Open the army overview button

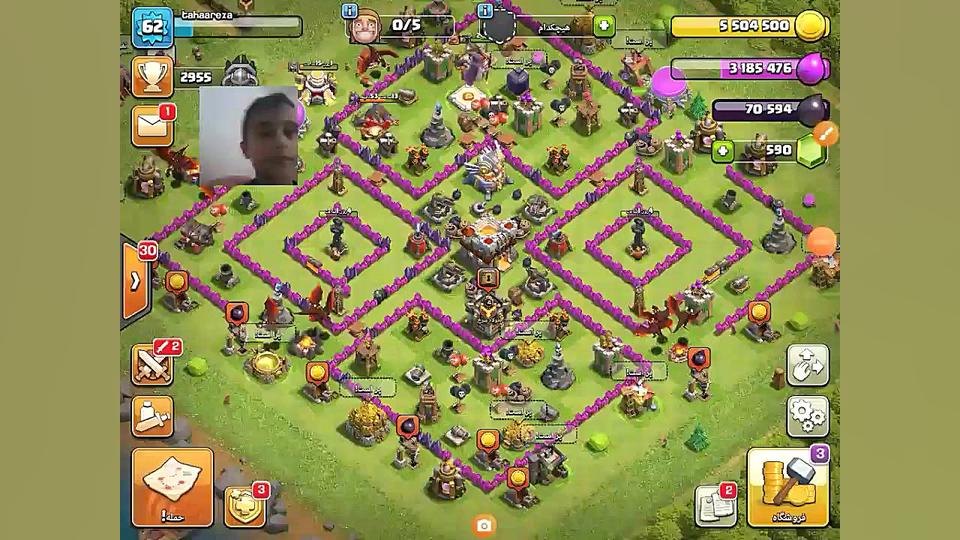[153, 416]
